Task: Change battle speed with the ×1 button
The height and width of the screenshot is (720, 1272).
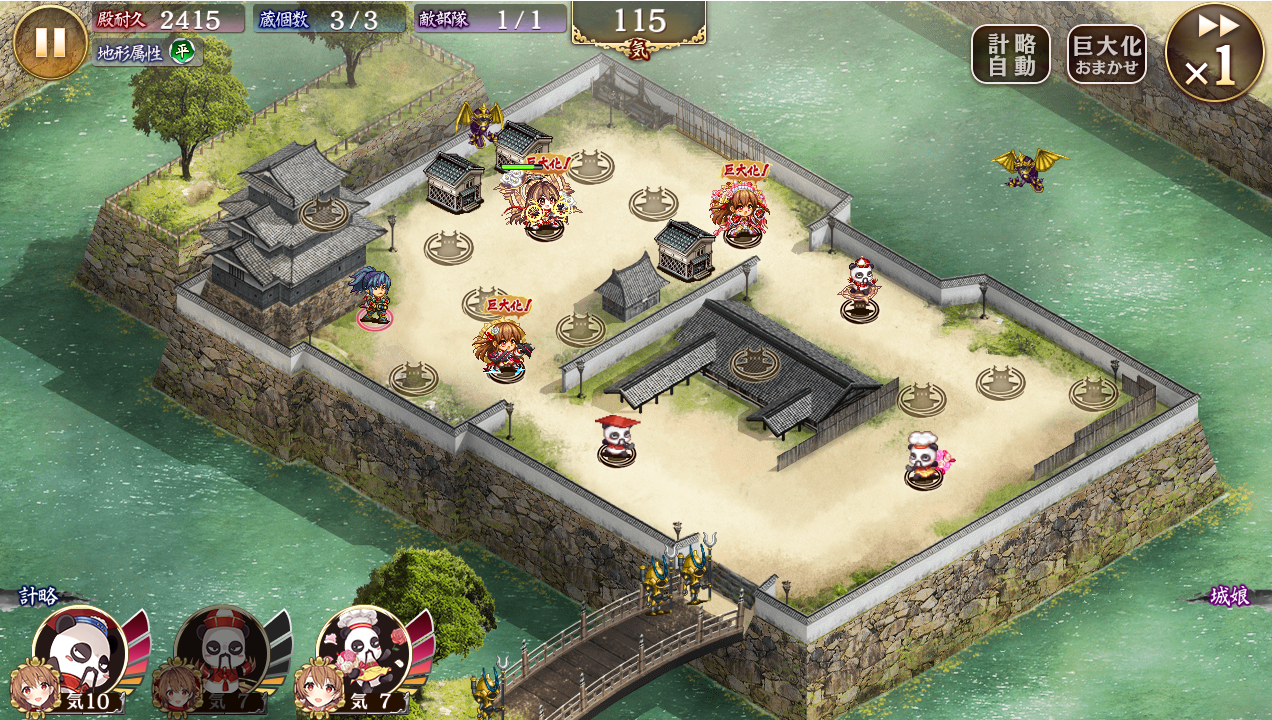Action: 1214,53
